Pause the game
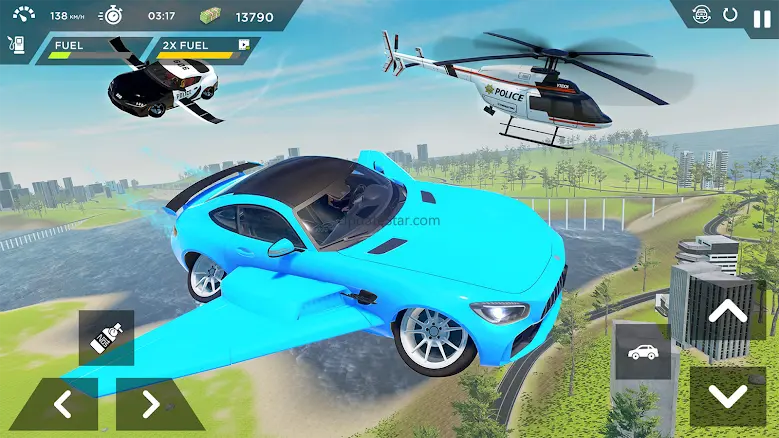The height and width of the screenshot is (438, 779). pos(762,17)
